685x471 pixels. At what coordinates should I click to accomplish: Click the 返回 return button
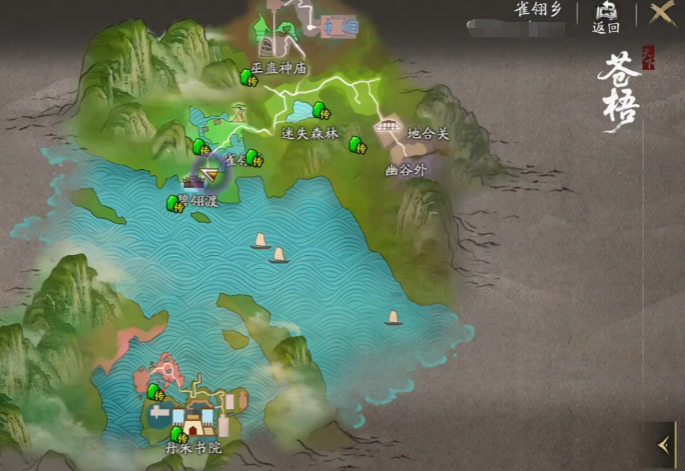tap(606, 16)
